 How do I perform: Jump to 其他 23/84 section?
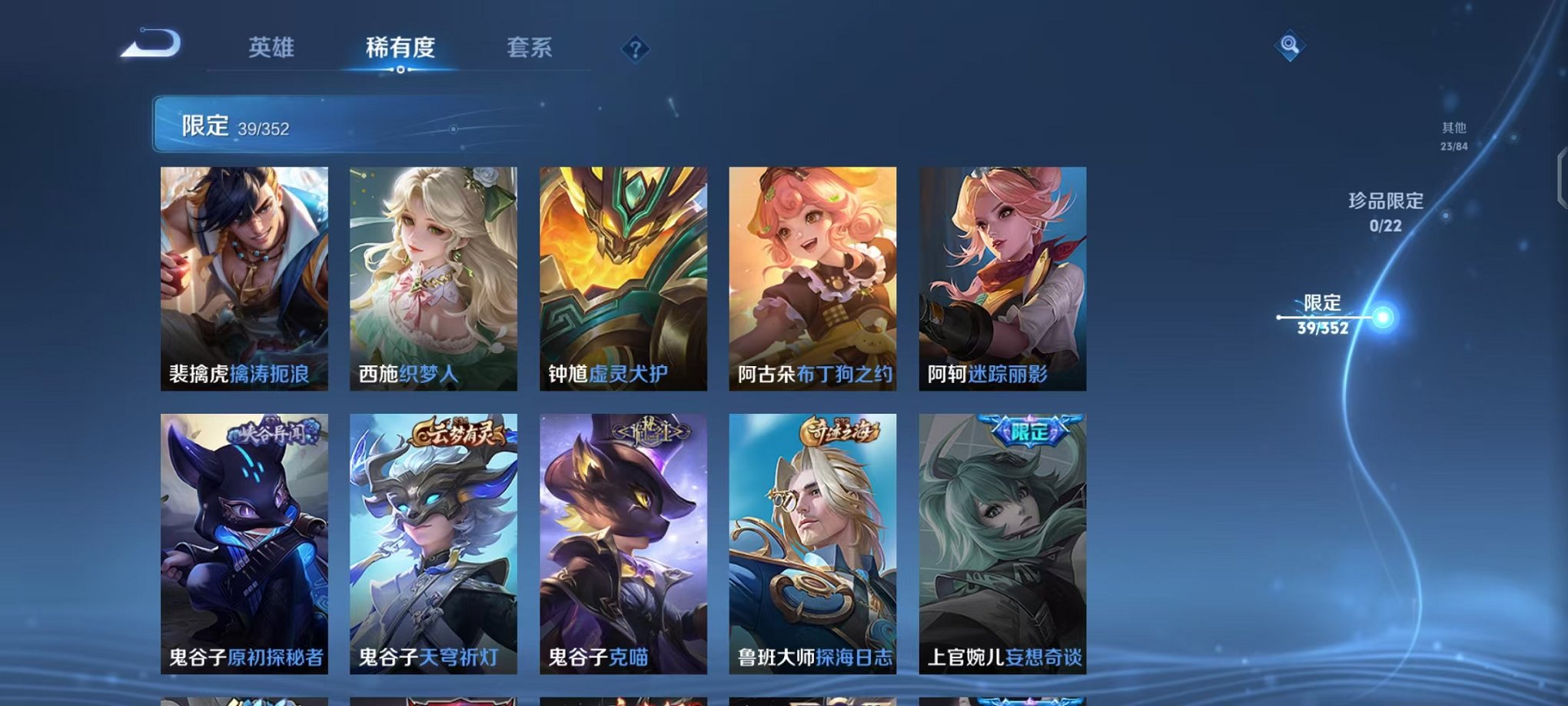1453,137
